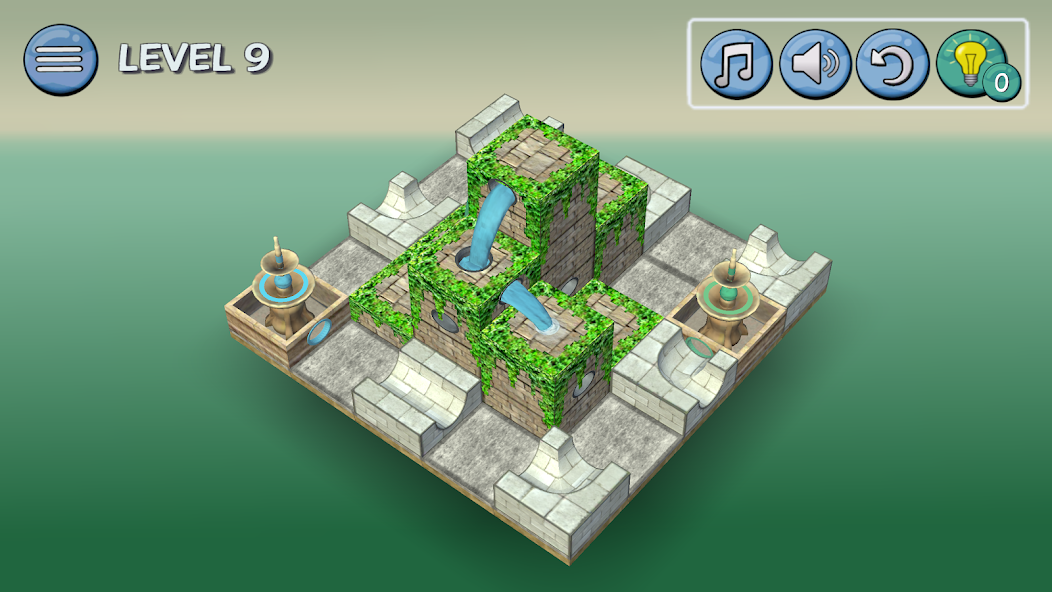Toggle the sound speaker button
This screenshot has width=1052, height=592.
coord(815,64)
